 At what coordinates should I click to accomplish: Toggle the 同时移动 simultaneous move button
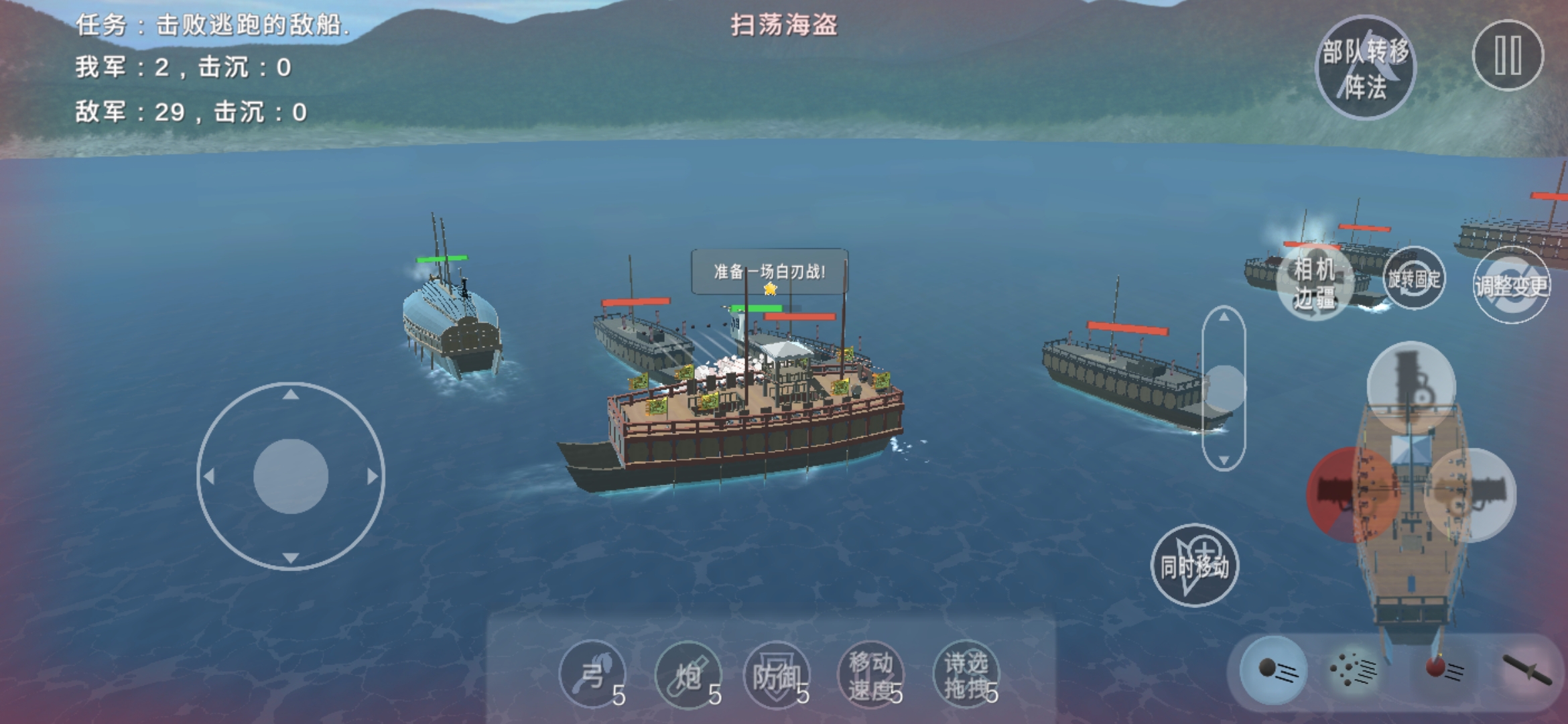tap(1194, 566)
